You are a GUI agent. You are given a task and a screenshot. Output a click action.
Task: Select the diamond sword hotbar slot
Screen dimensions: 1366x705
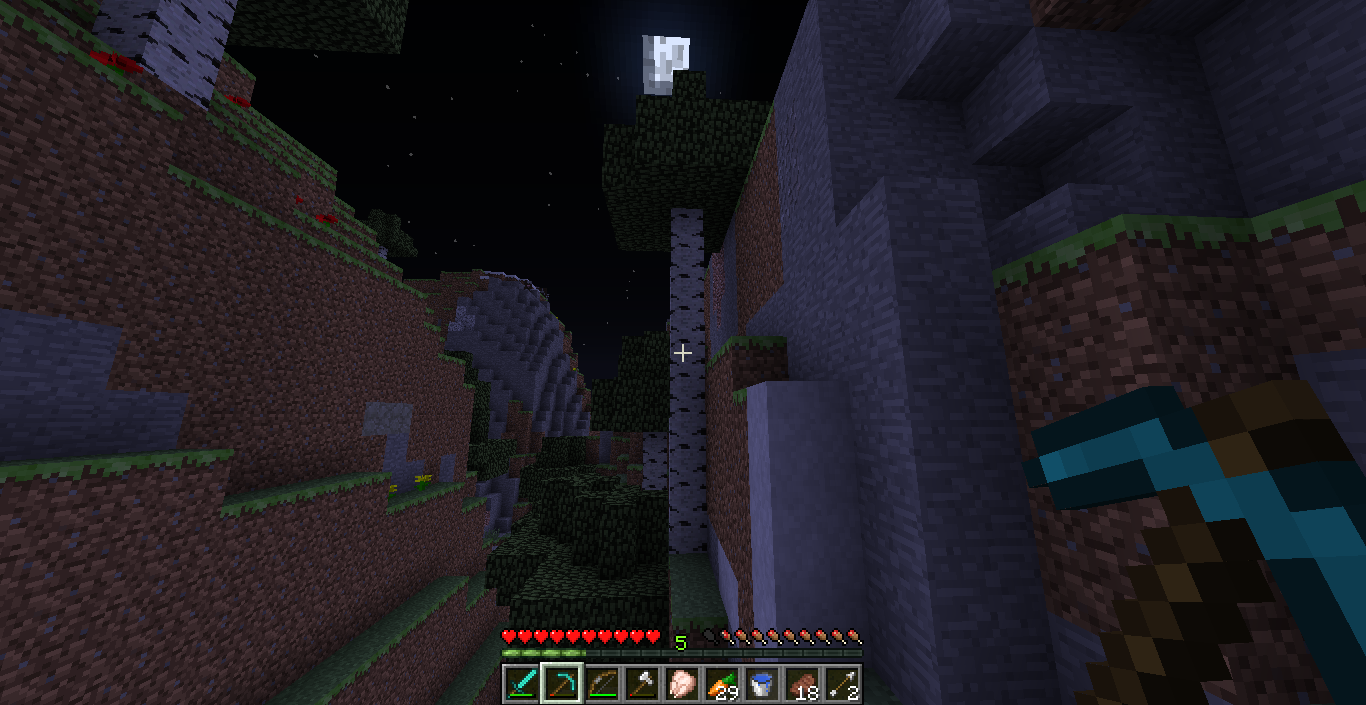521,684
